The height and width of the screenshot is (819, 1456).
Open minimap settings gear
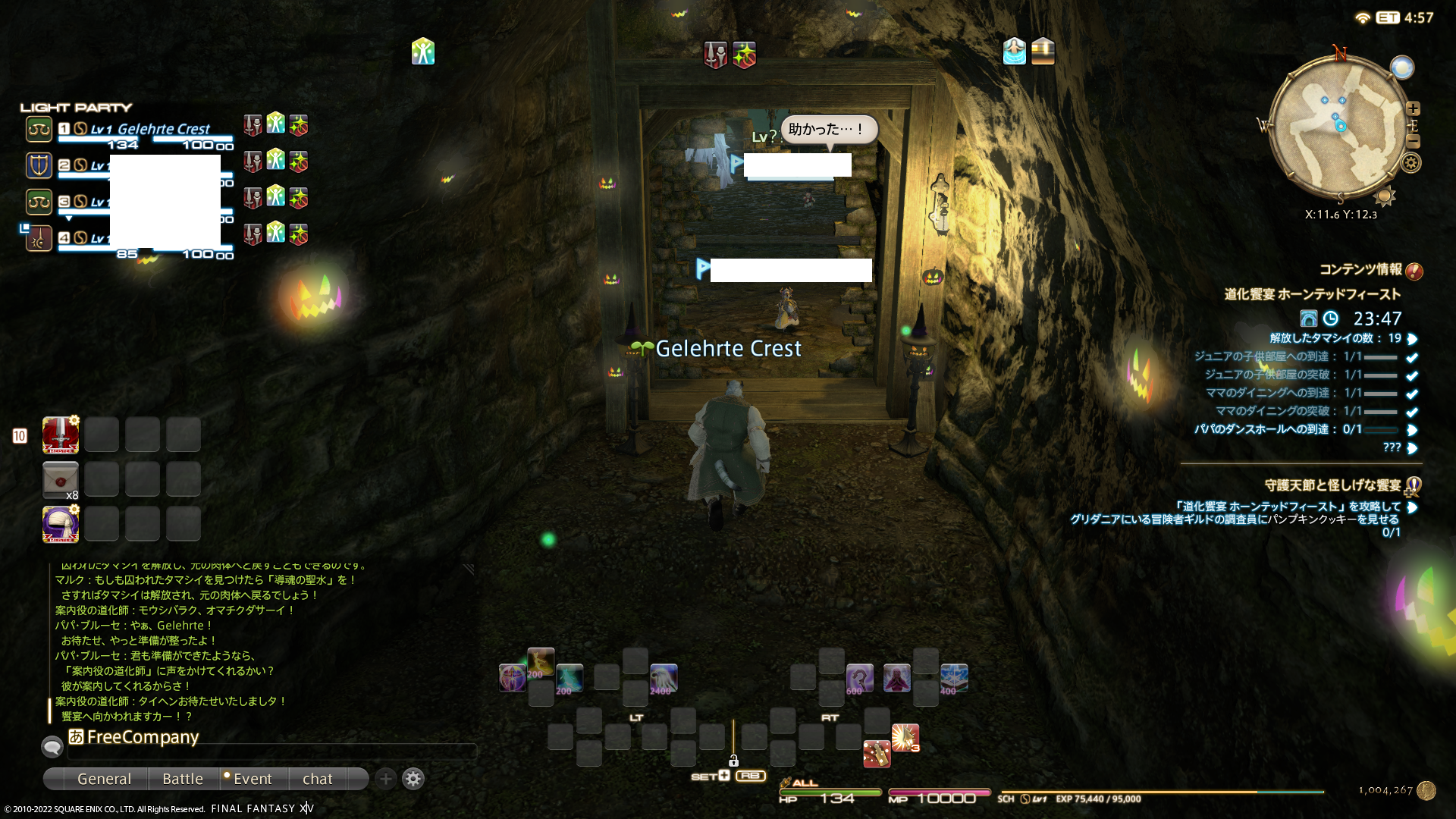click(1411, 162)
